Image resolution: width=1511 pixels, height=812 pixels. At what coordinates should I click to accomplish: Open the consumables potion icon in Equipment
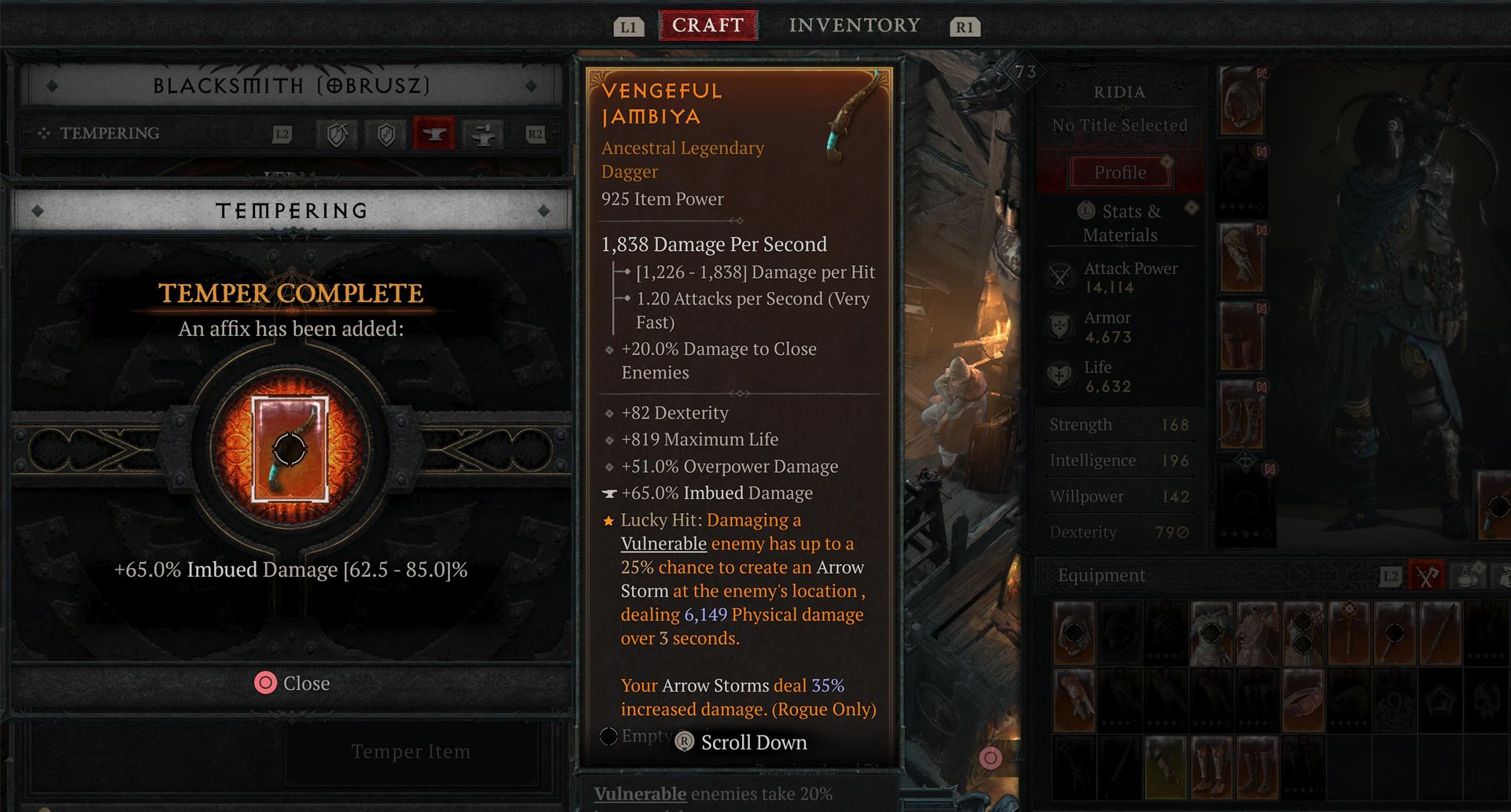(x=1469, y=576)
